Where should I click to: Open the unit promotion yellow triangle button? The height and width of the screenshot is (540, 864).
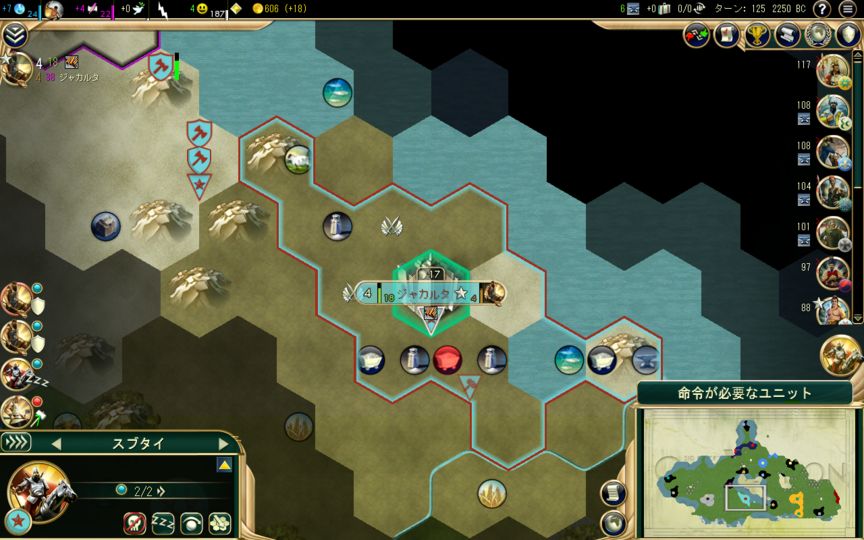point(224,466)
